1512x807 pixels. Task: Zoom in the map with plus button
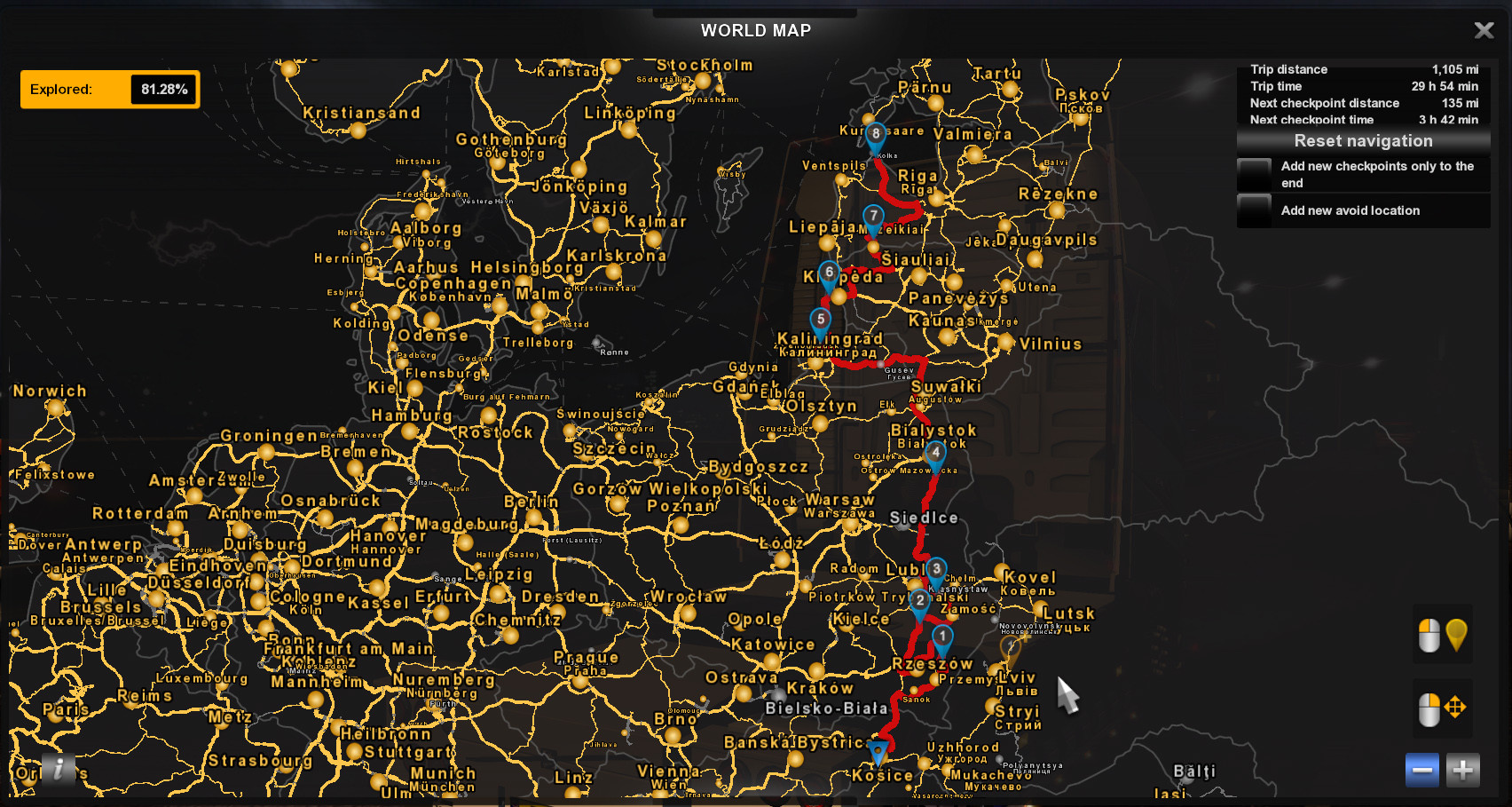pos(1462,770)
